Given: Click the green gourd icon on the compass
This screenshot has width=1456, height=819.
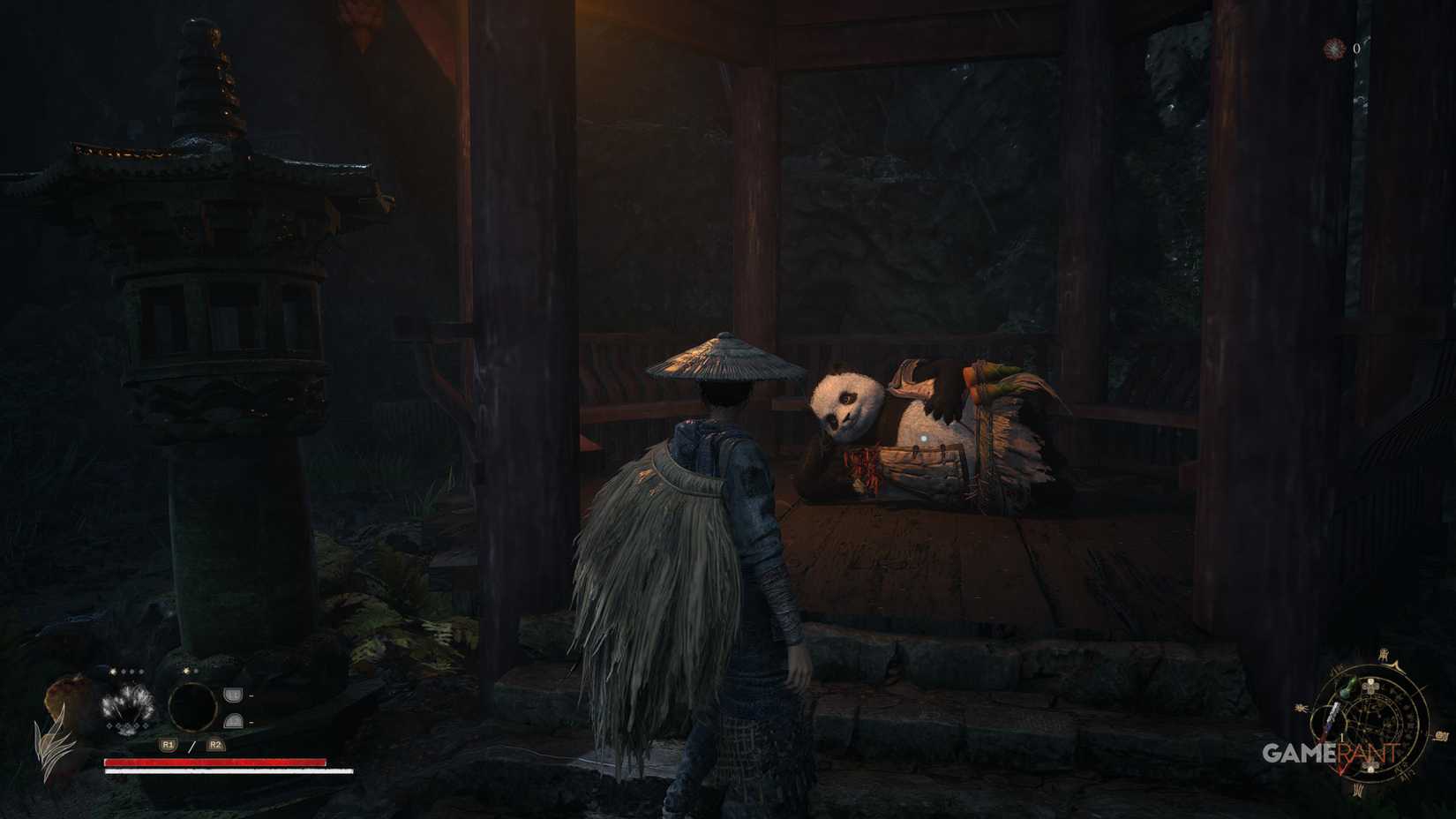Looking at the screenshot, I should 1347,688.
